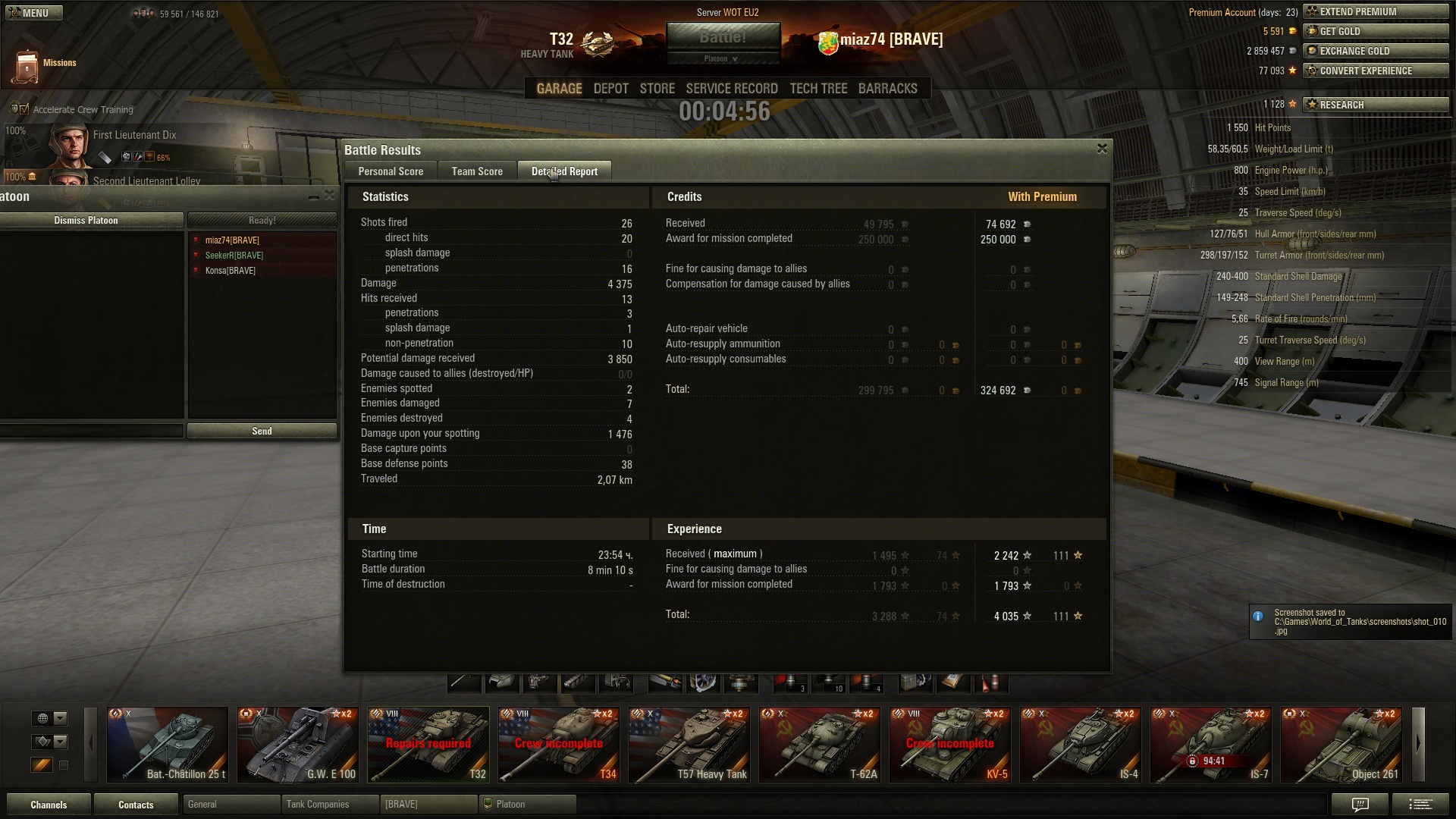Dismiss the current platoon

click(86, 220)
